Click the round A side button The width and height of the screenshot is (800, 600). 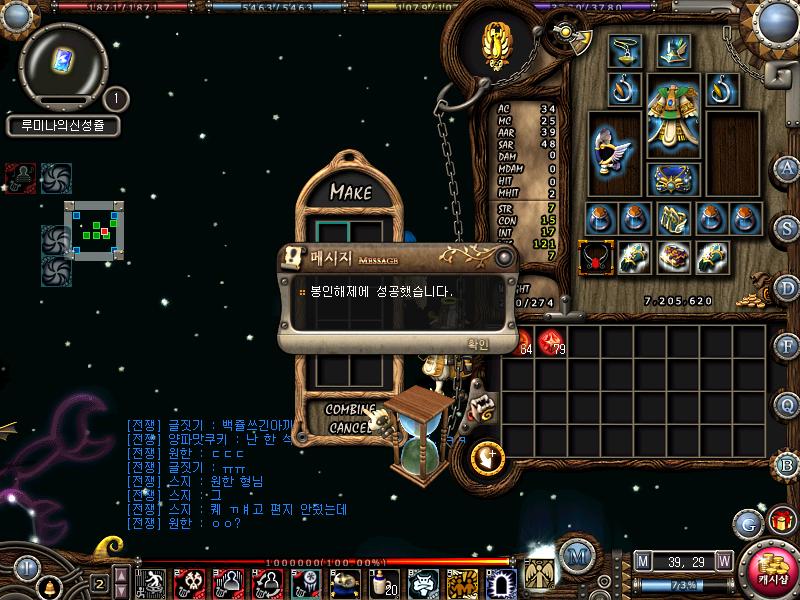tap(787, 168)
